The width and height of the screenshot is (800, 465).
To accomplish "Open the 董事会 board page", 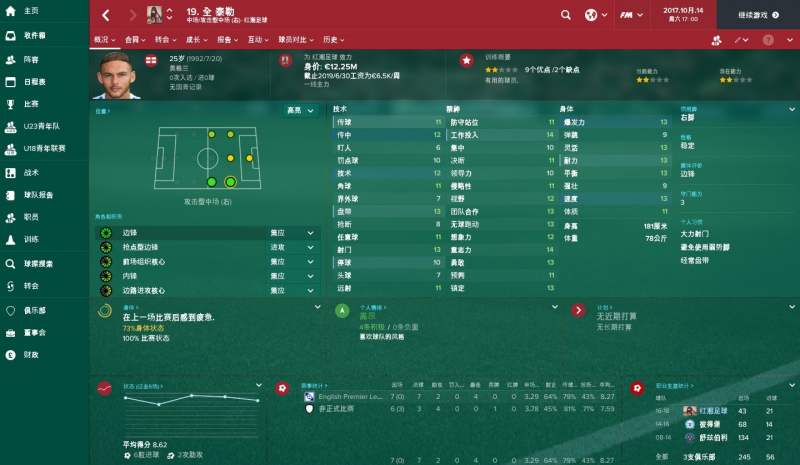I will 35,332.
